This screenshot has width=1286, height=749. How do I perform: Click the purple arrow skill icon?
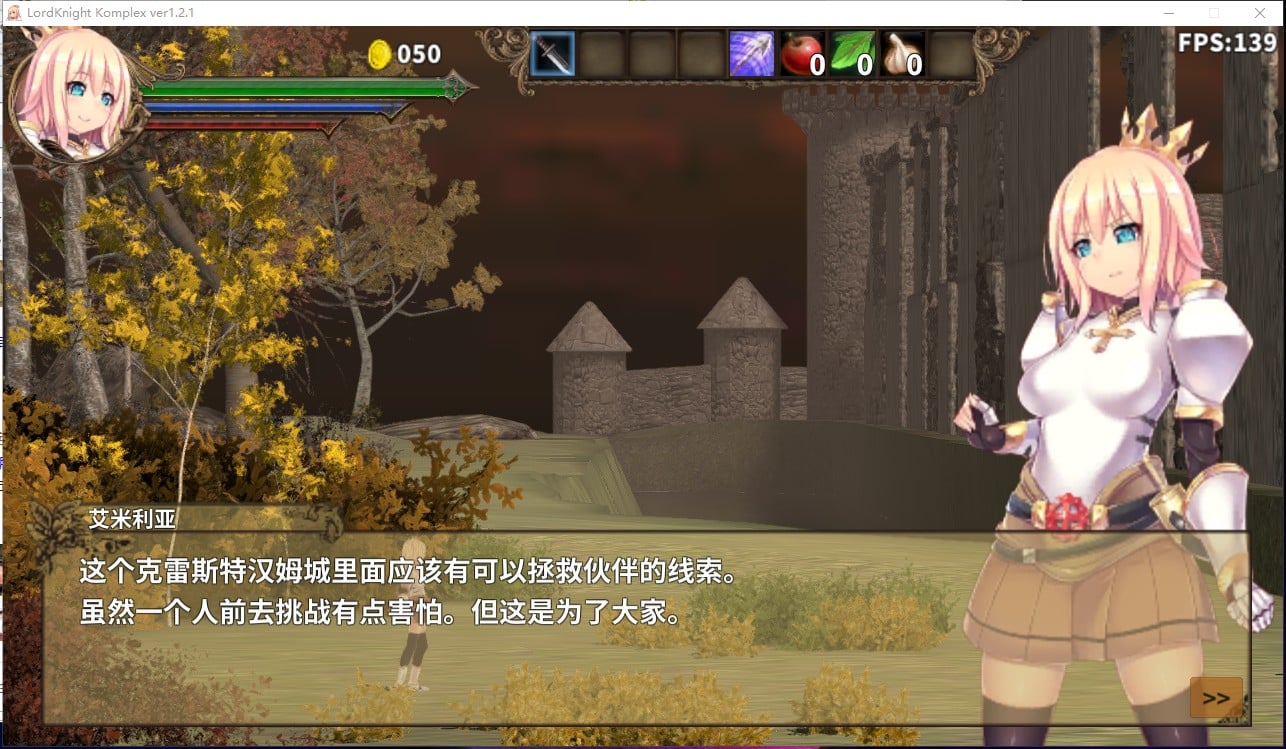pyautogui.click(x=751, y=55)
